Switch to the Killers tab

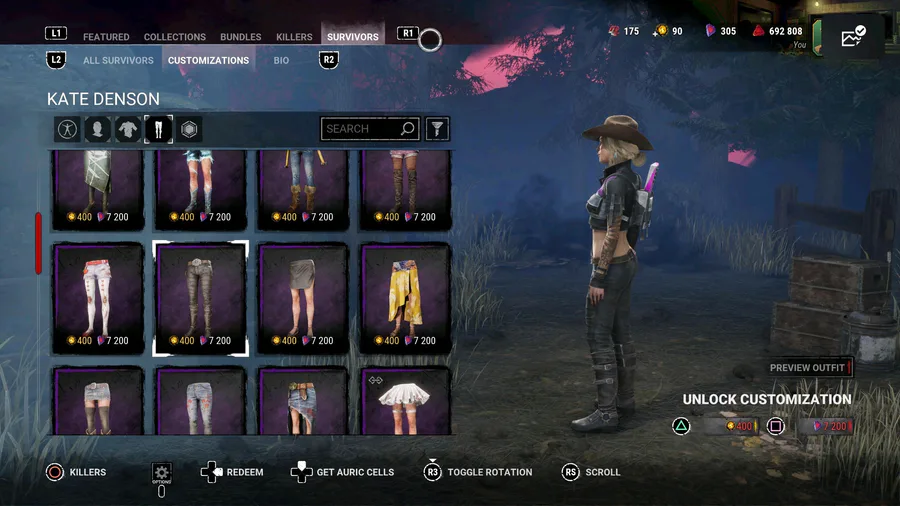click(294, 37)
